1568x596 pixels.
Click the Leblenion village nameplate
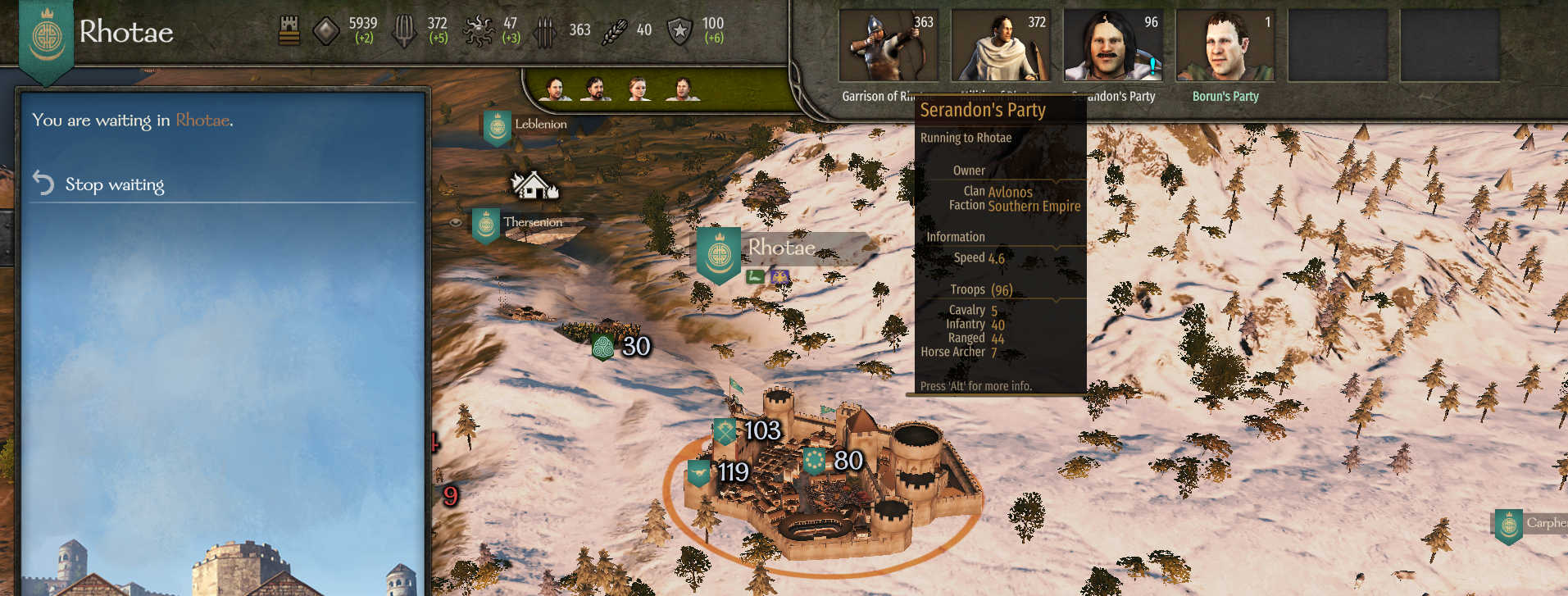539,125
